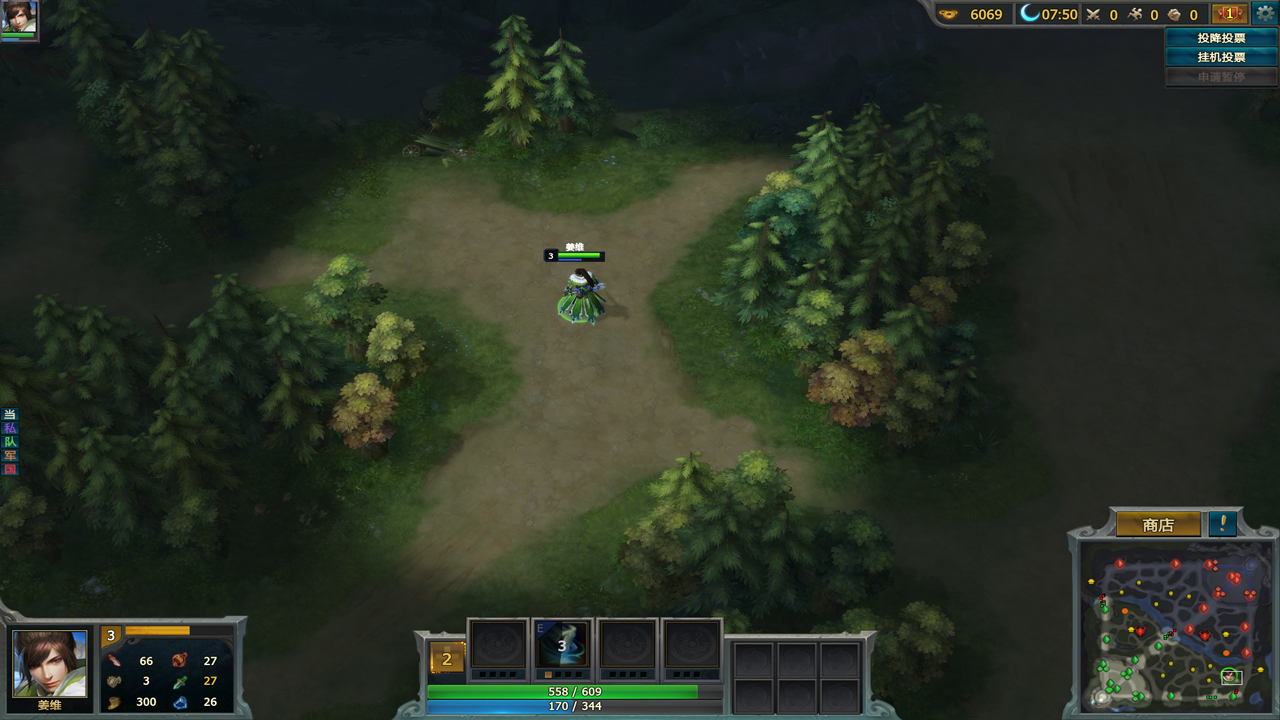Open the 商店 shop
1280x720 pixels.
pos(1158,525)
